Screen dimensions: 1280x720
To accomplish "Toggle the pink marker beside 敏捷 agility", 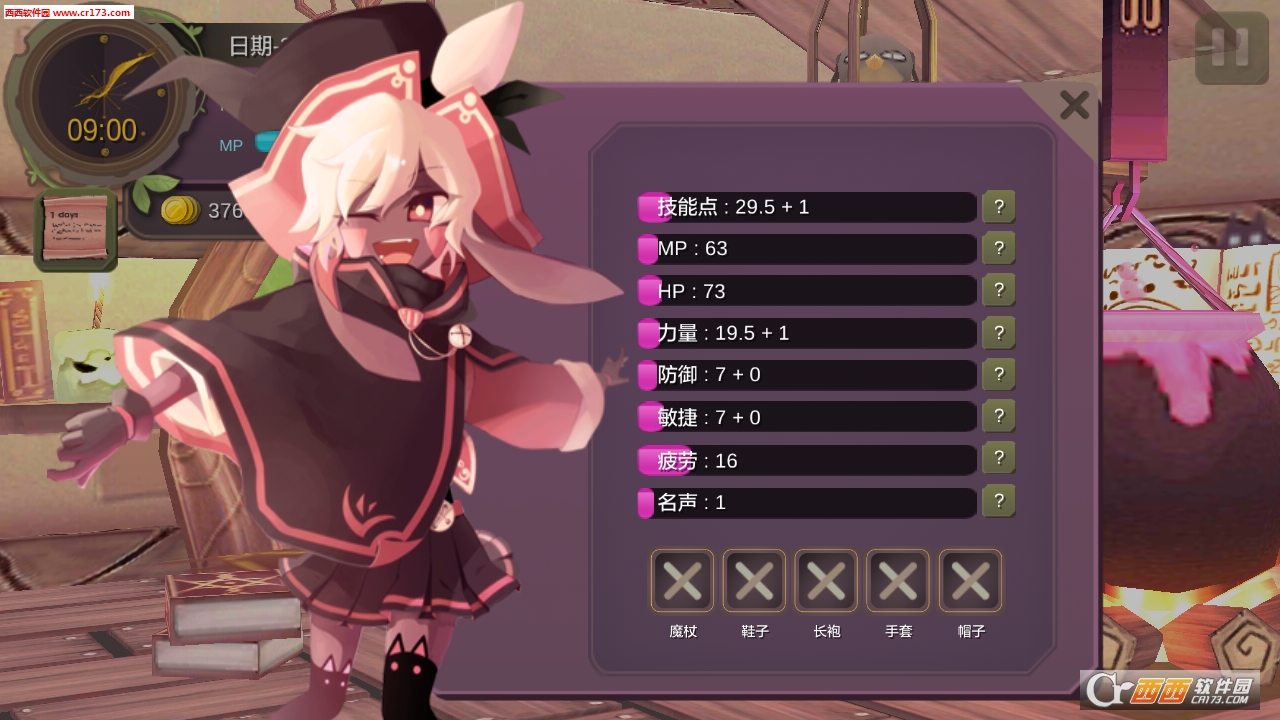I will point(646,415).
